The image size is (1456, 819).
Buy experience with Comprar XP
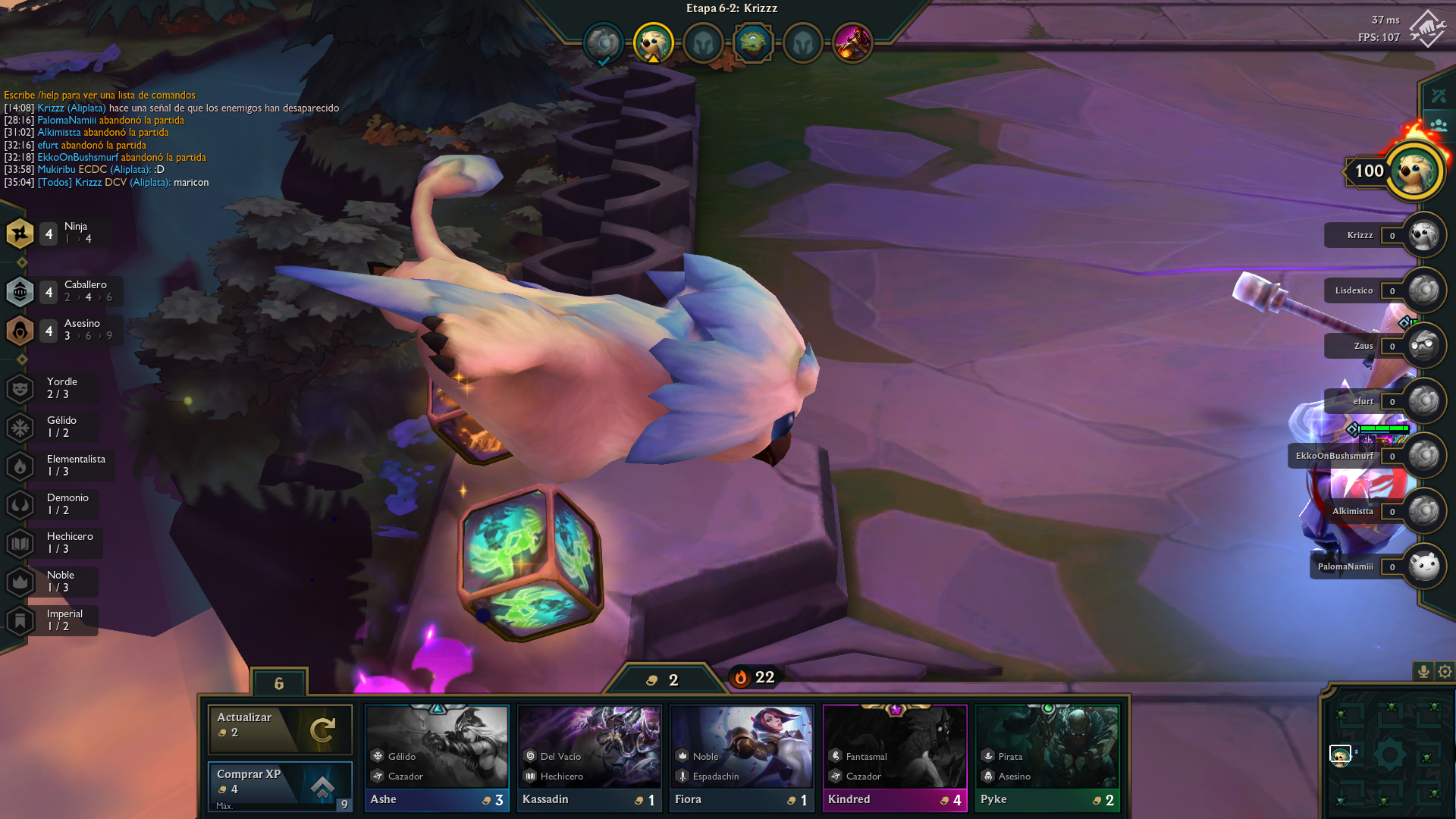point(280,786)
